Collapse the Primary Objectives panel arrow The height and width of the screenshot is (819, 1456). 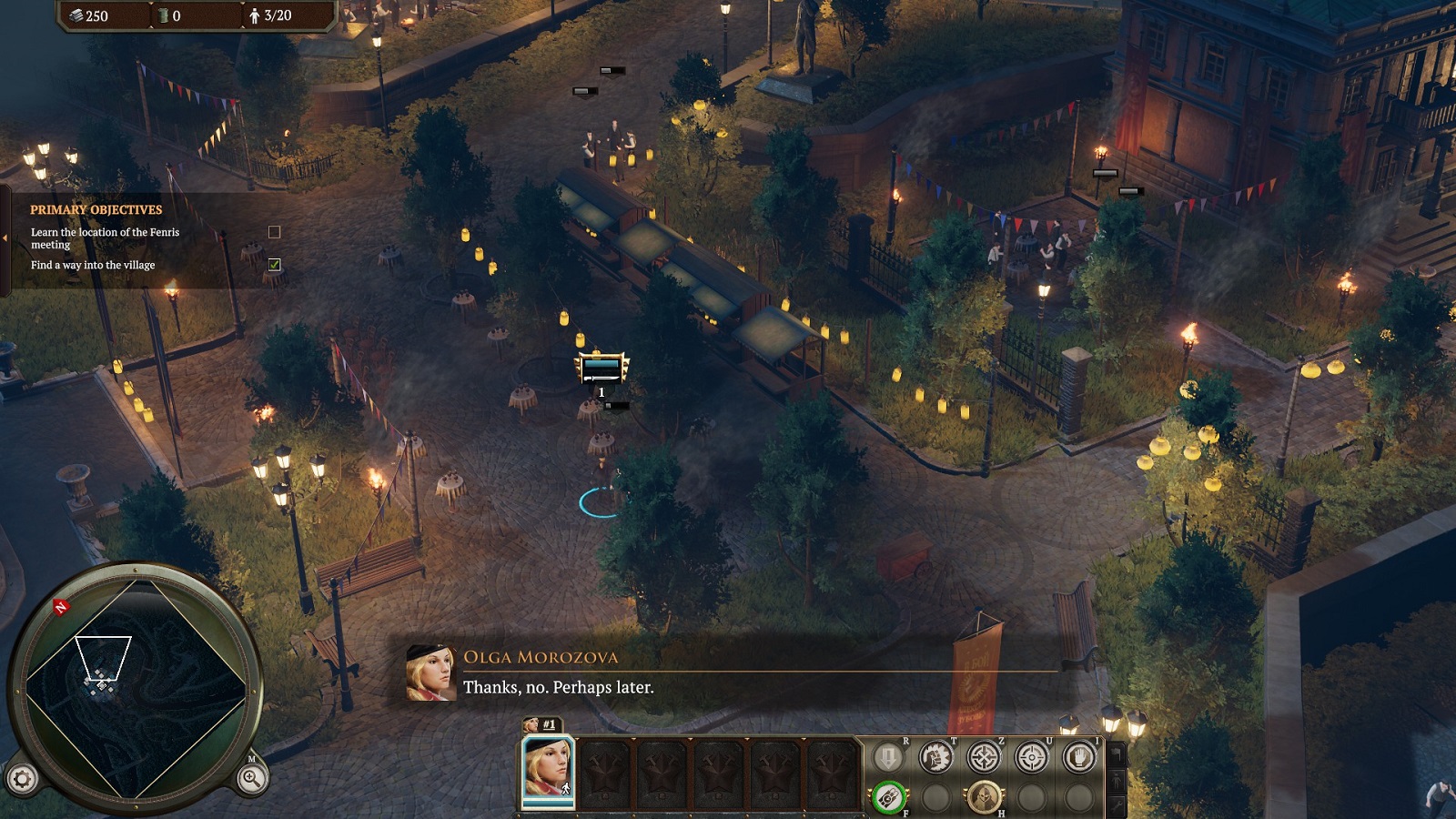(5, 238)
